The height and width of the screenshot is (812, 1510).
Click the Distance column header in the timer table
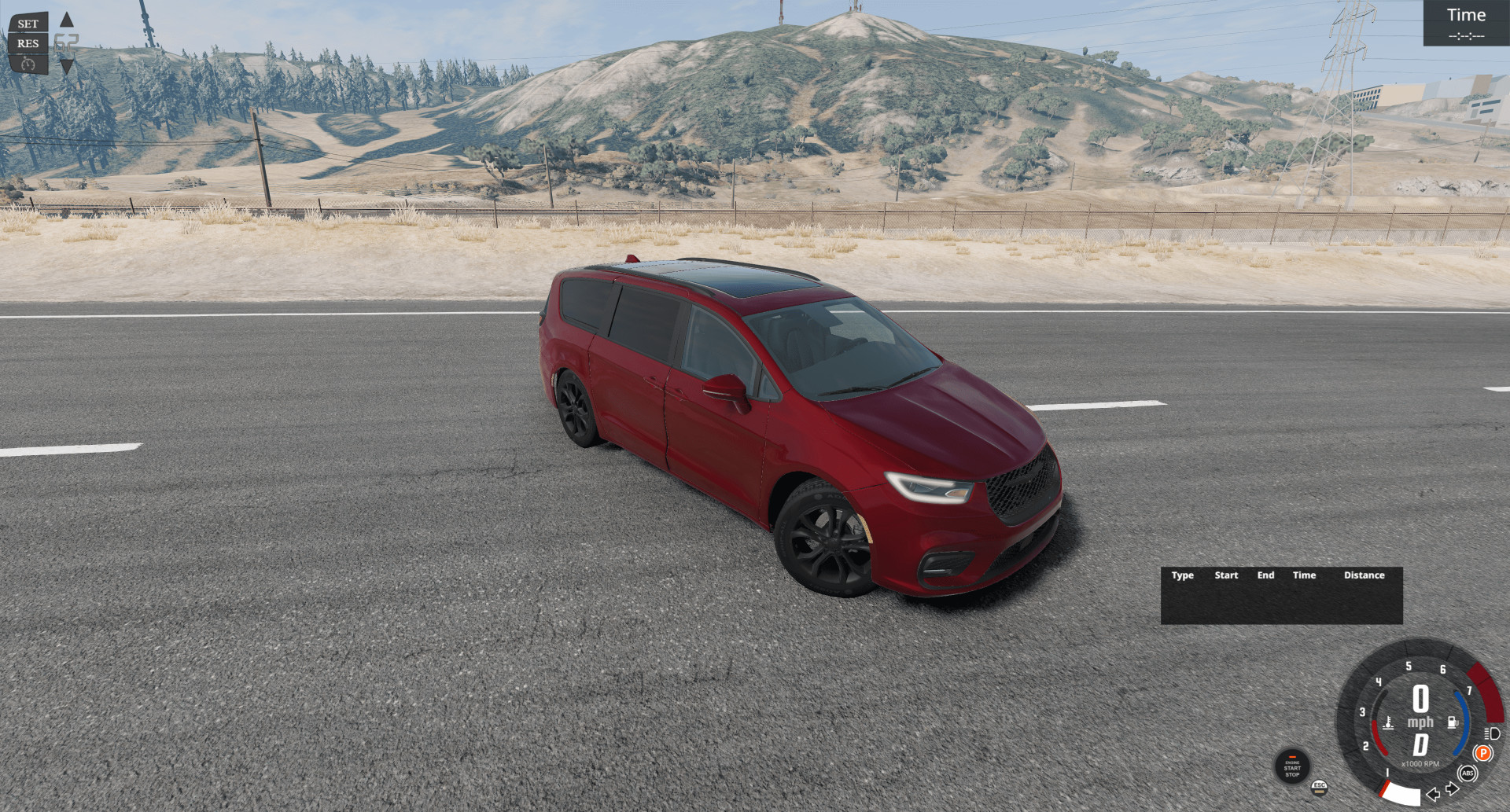coord(1365,575)
